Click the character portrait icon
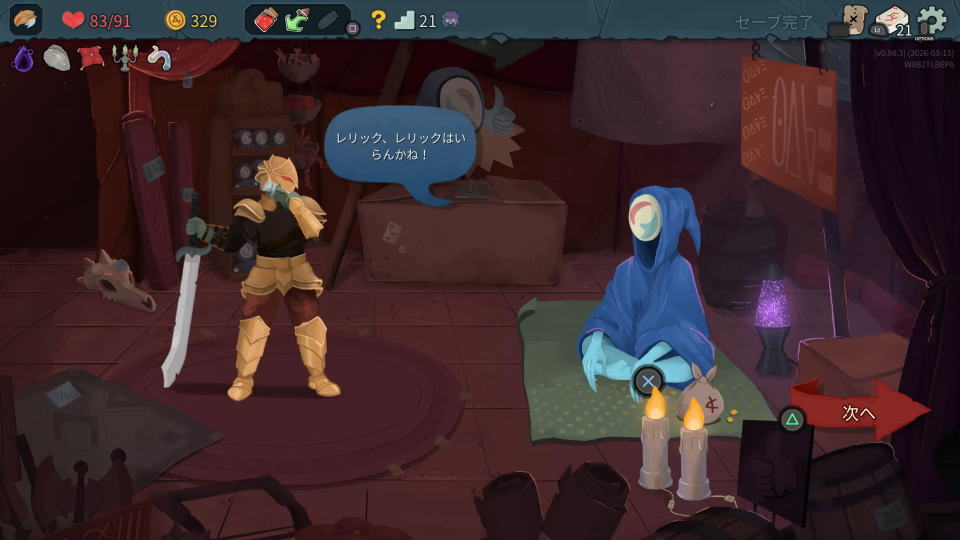Screen dimensions: 960x540 point(26,20)
